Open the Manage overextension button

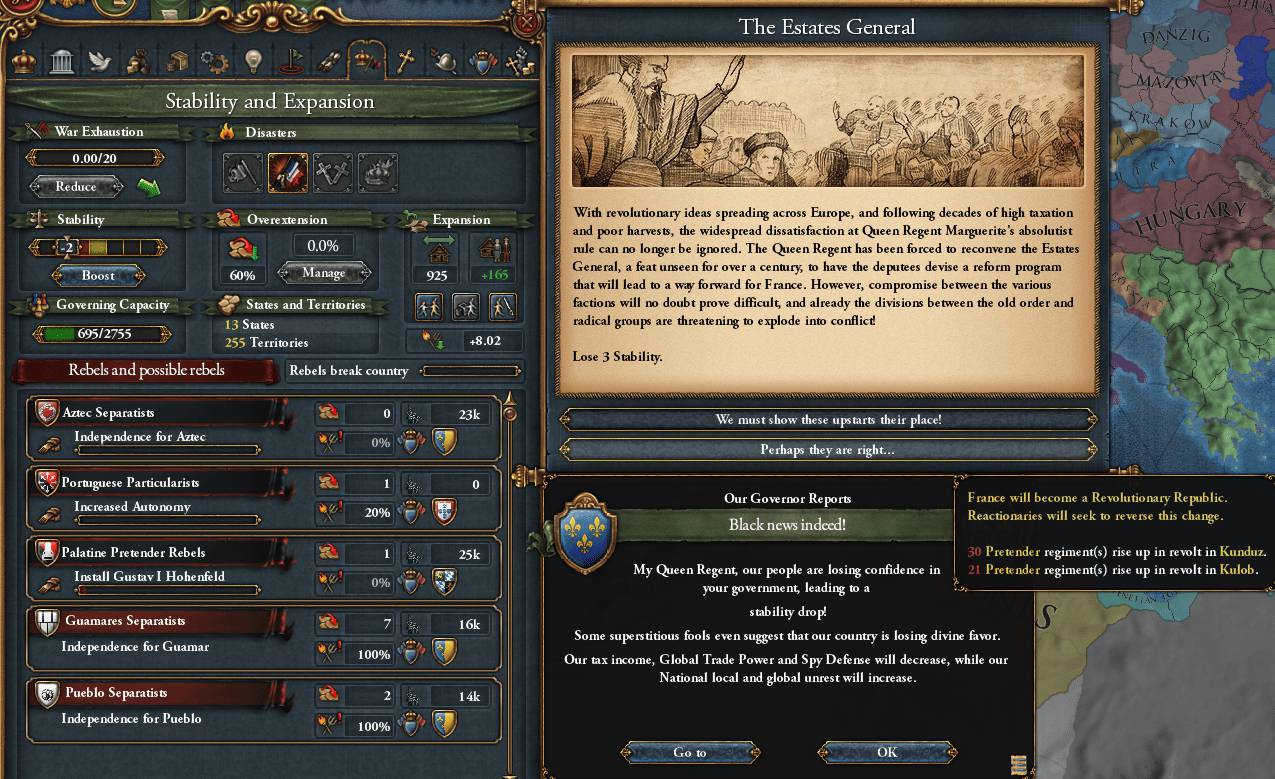(x=323, y=273)
